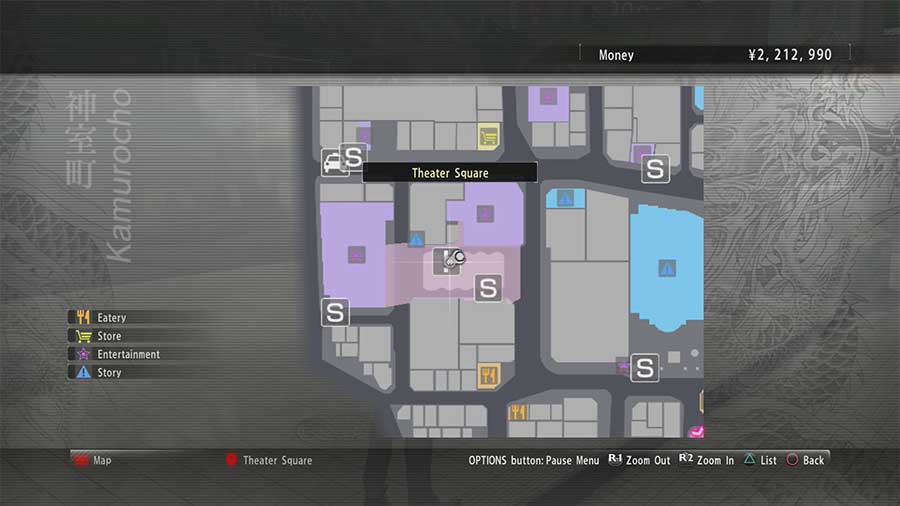Pick the story marker on the large blue building

click(x=667, y=268)
